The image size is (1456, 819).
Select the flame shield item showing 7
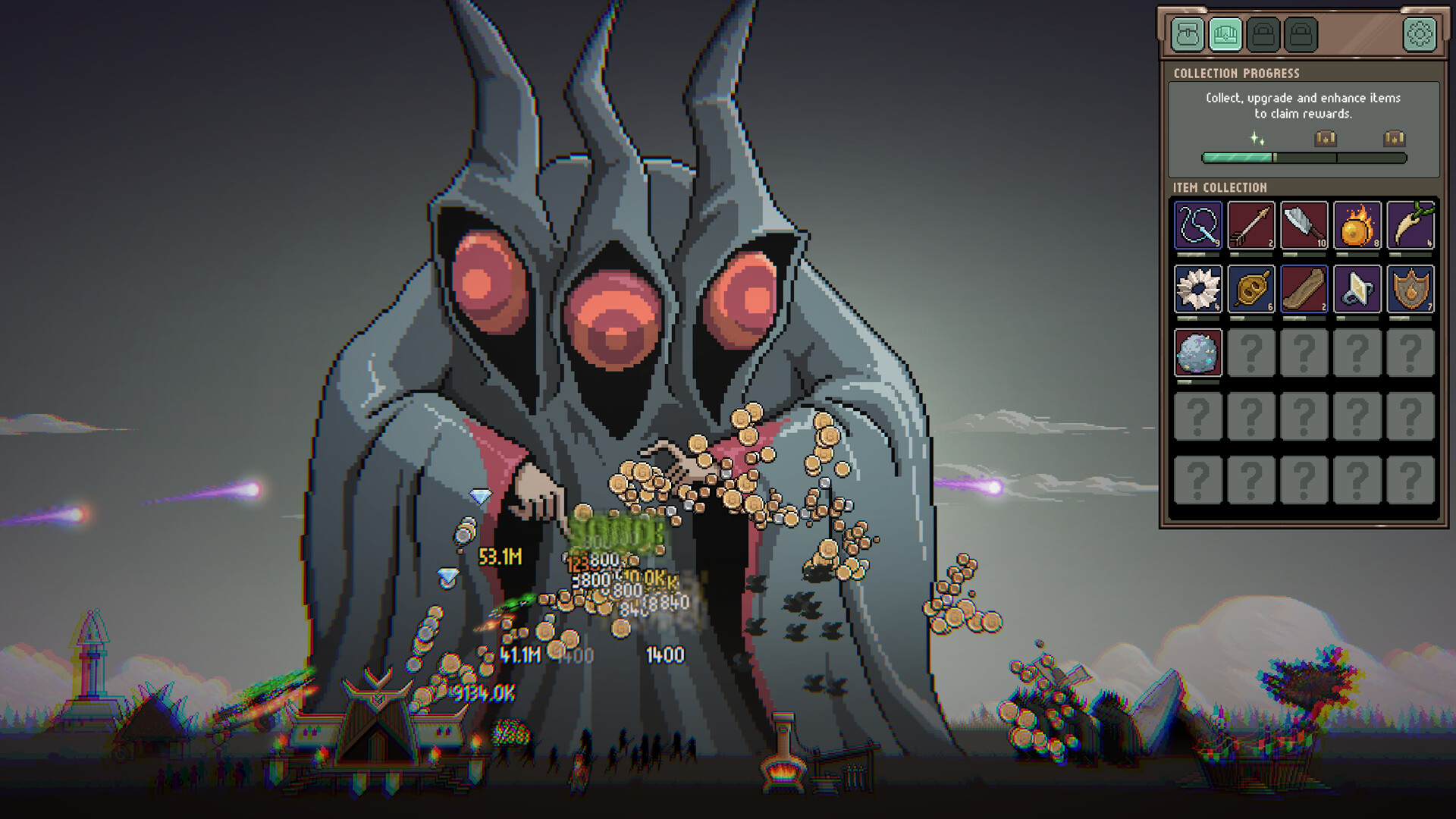pyautogui.click(x=1410, y=290)
